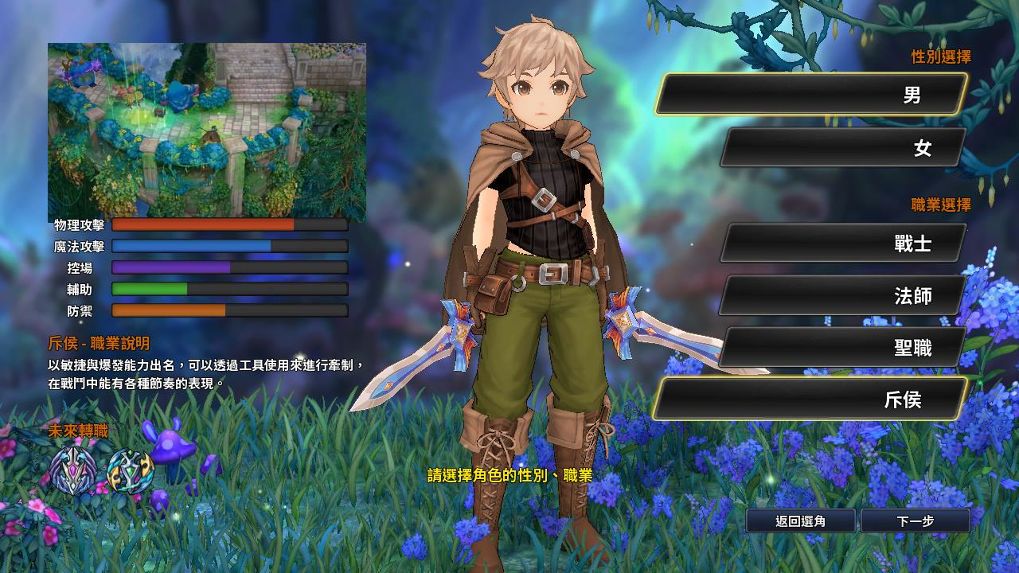Choose the female gender option 女
Viewport: 1019px width, 573px height.
843,148
